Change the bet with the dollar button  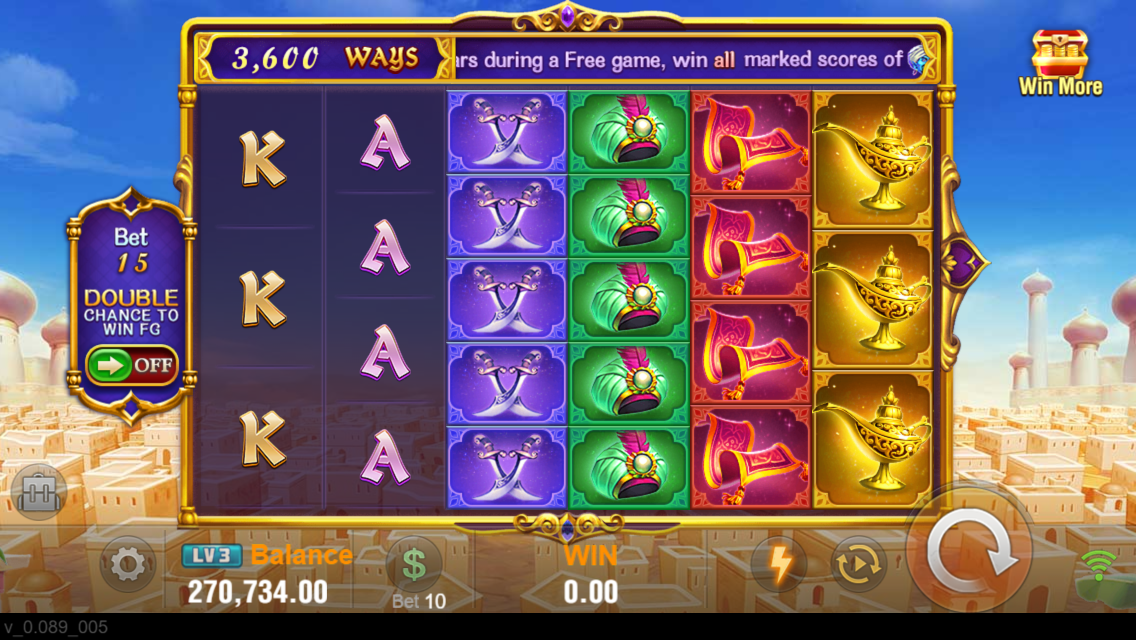point(415,566)
